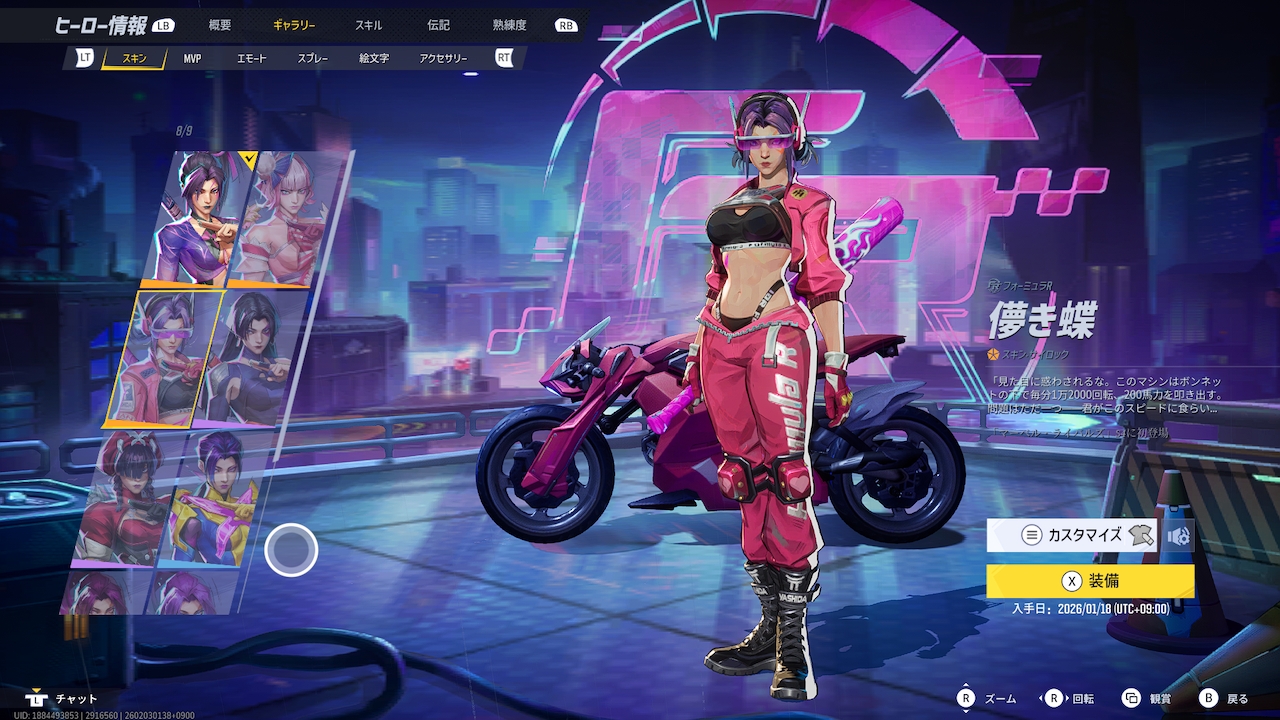This screenshot has width=1280, height=720.
Task: Switch to the アクセサリー sub-tab
Action: pyautogui.click(x=443, y=59)
